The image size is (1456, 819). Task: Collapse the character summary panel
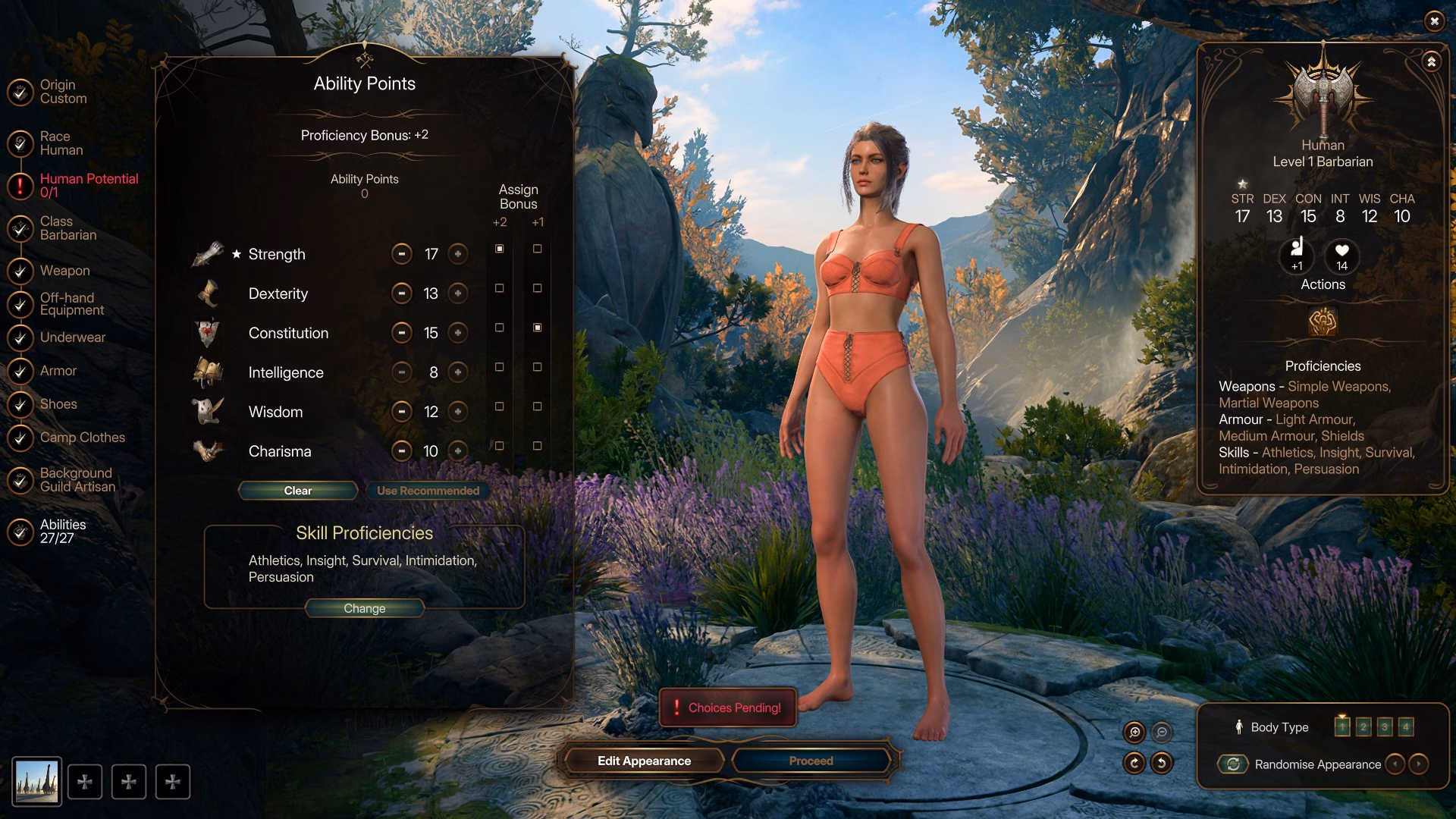point(1431,62)
